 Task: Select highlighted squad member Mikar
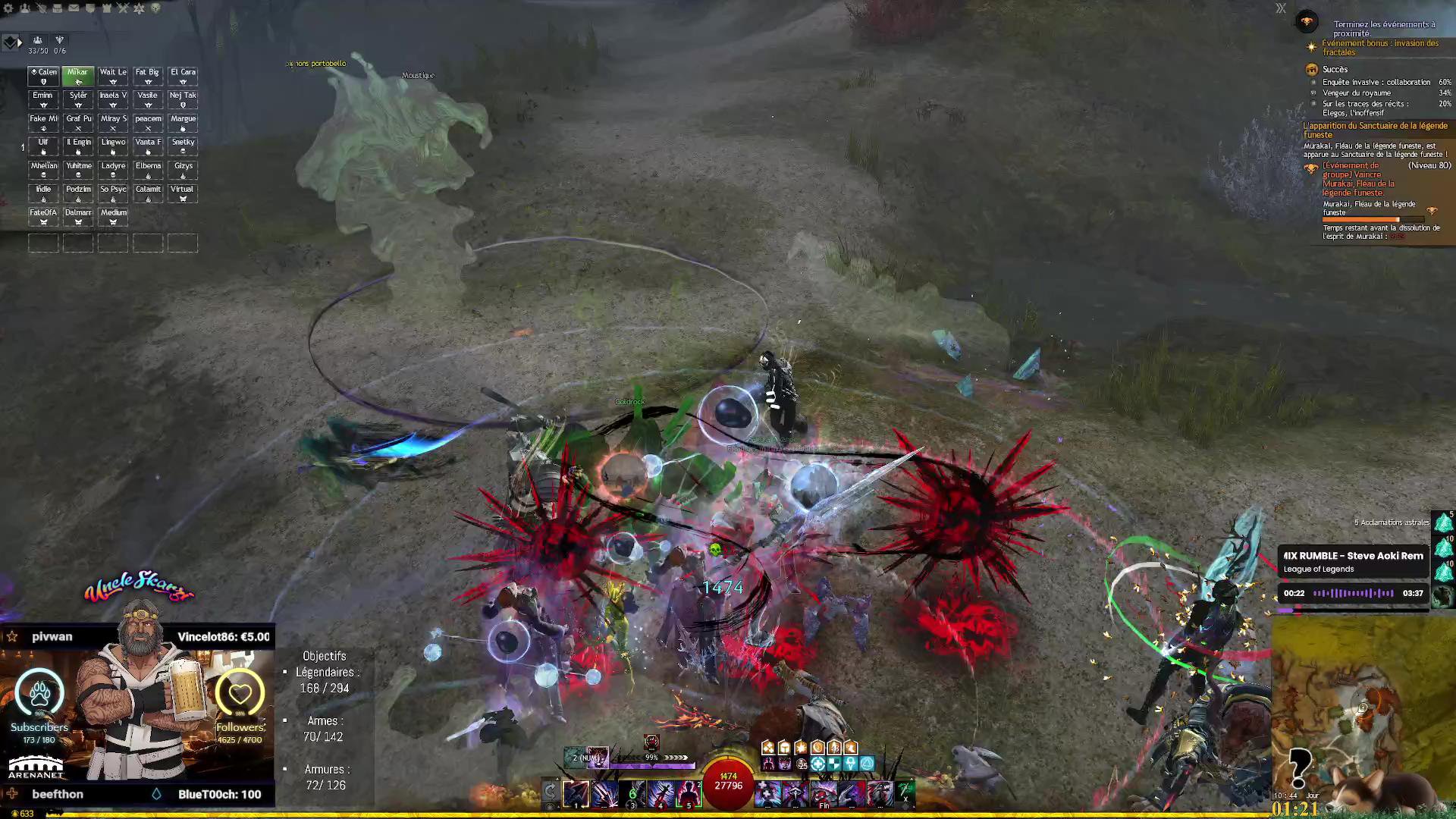coord(78,76)
